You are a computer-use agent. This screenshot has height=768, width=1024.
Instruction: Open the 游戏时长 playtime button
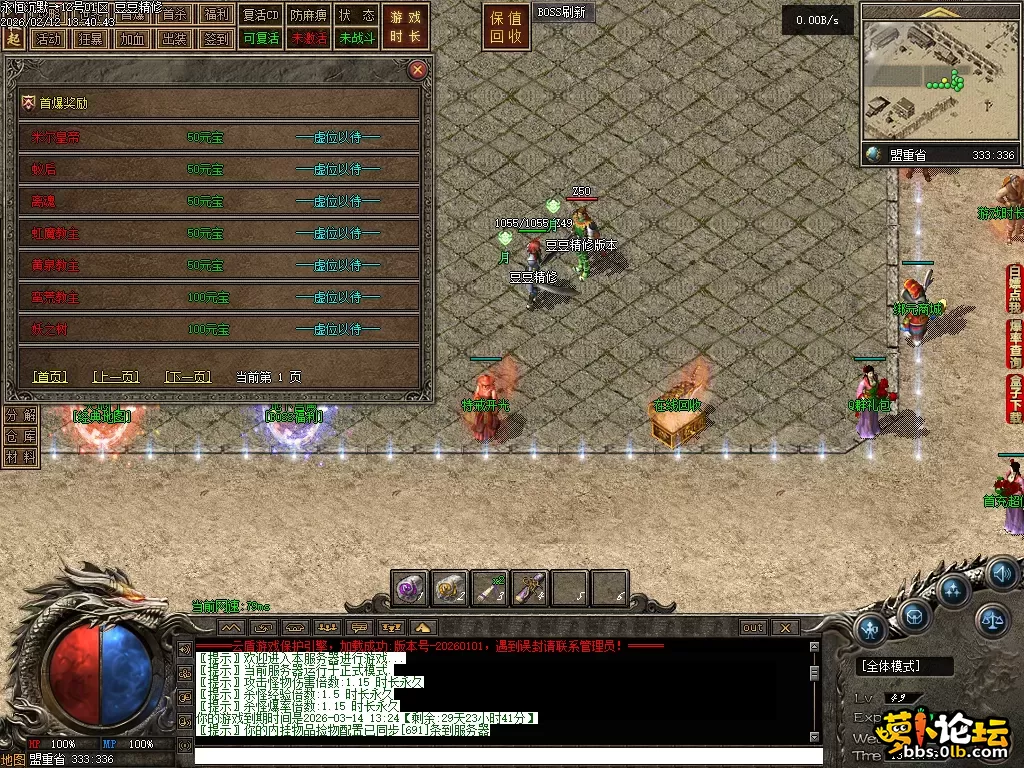click(406, 27)
